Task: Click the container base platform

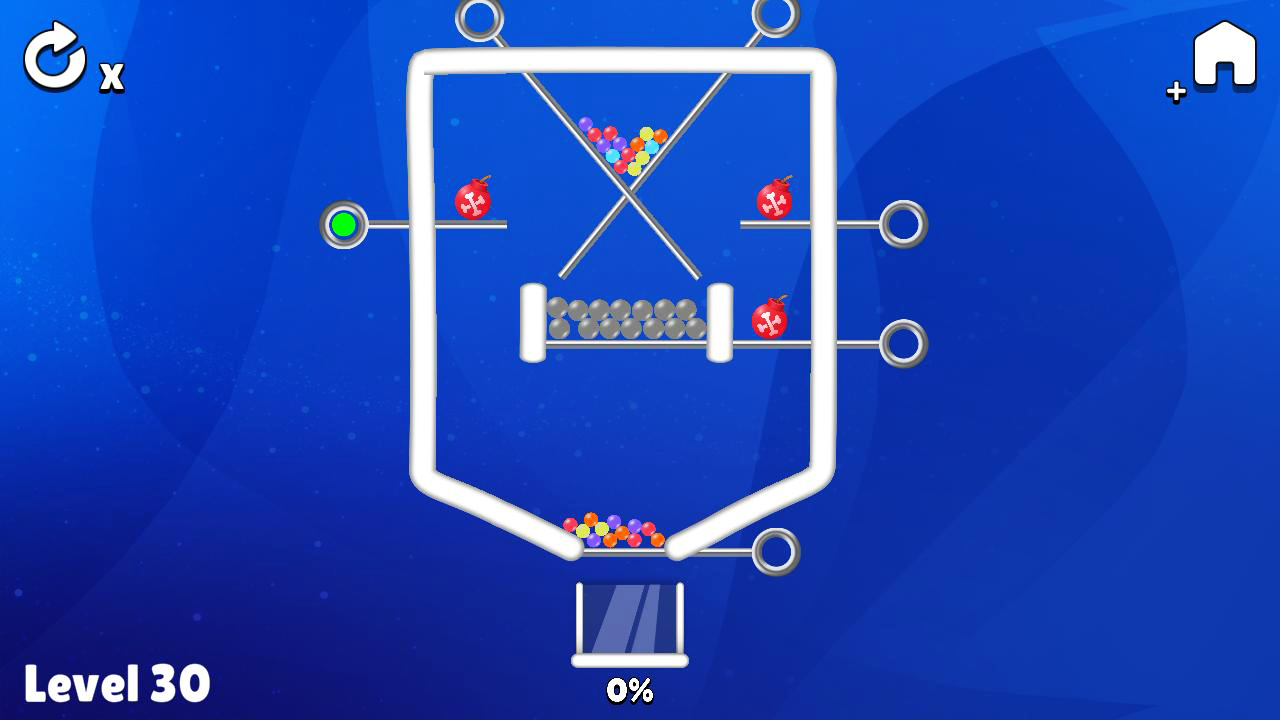Action: tap(630, 661)
